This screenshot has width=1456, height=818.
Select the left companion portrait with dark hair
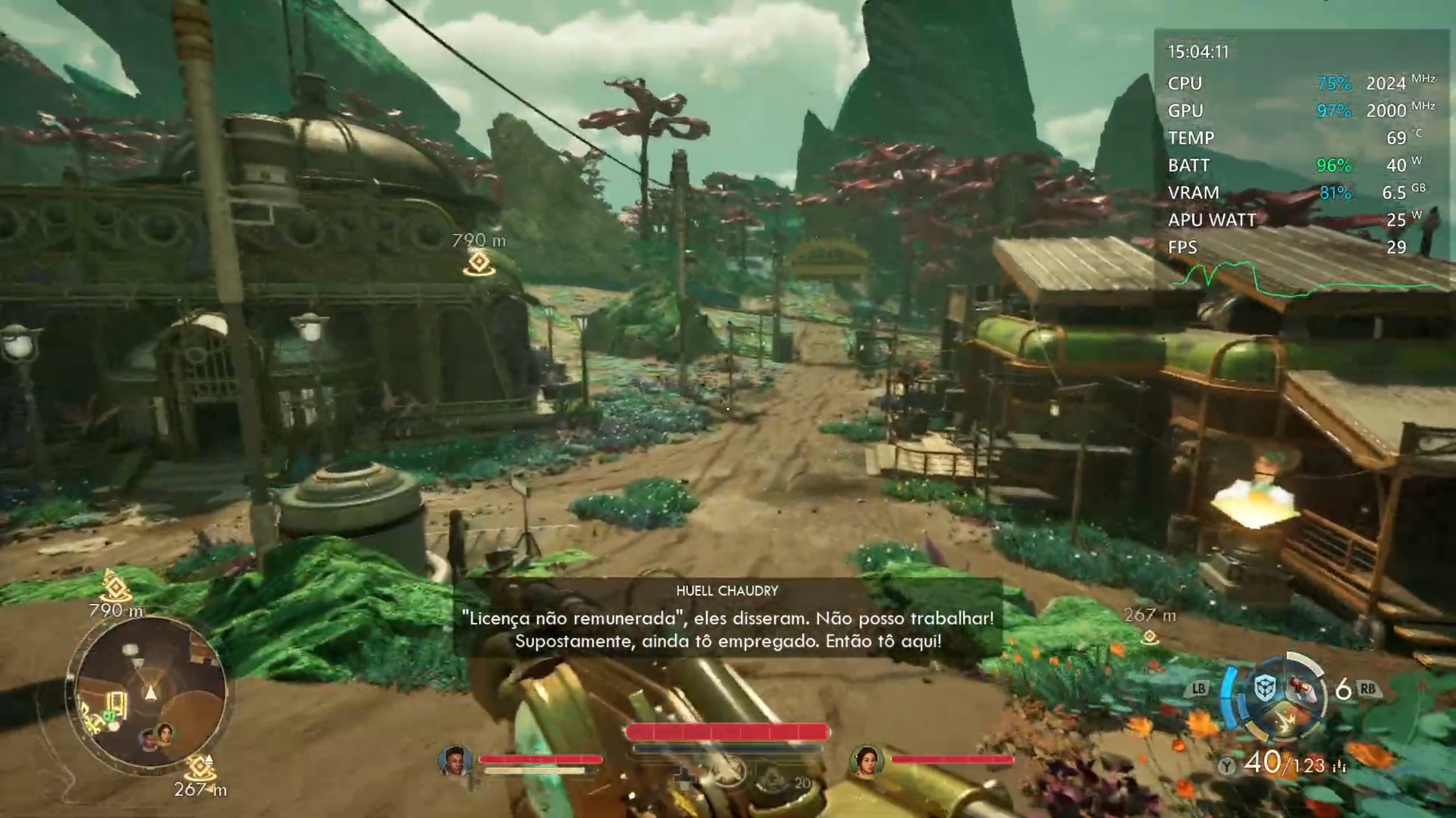455,761
